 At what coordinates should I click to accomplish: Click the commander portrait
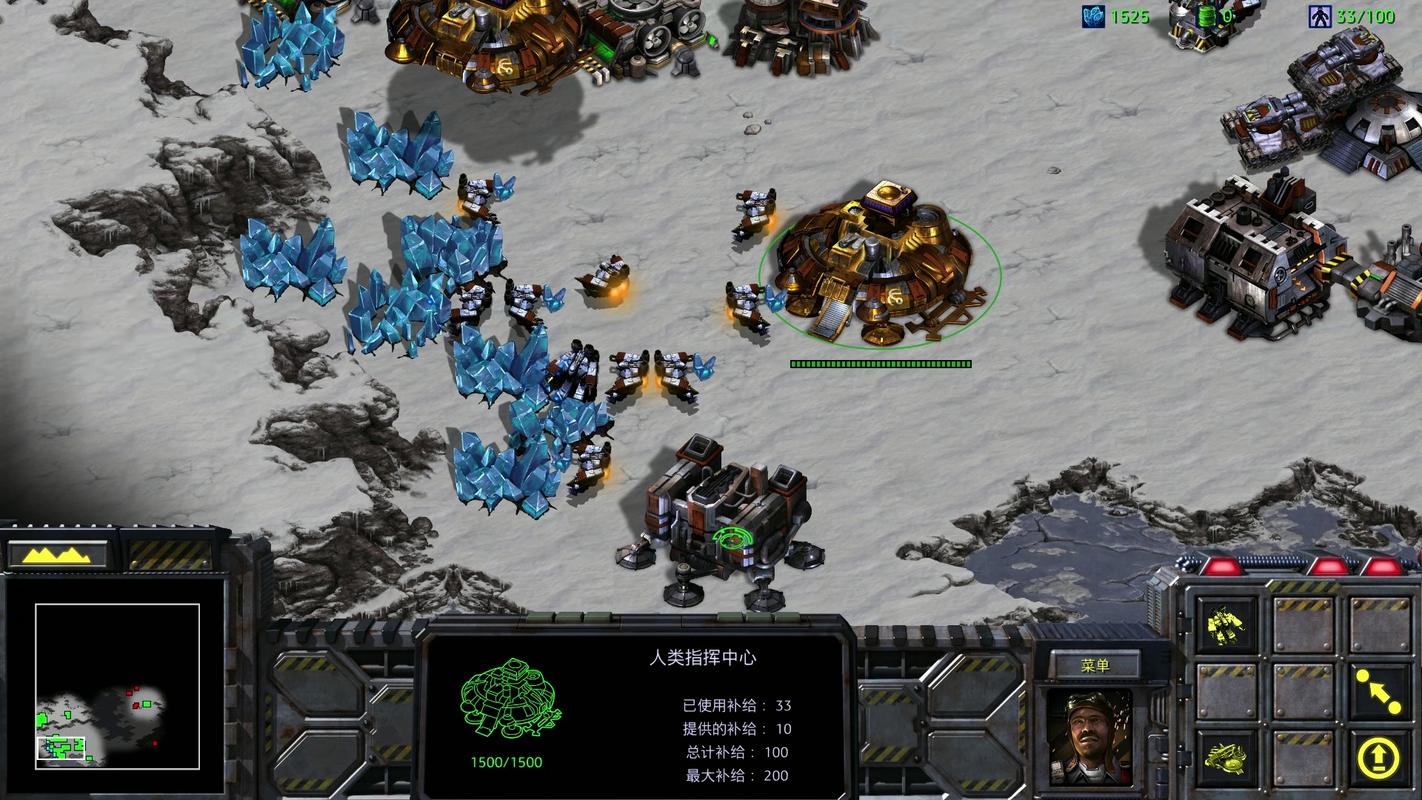click(1089, 737)
